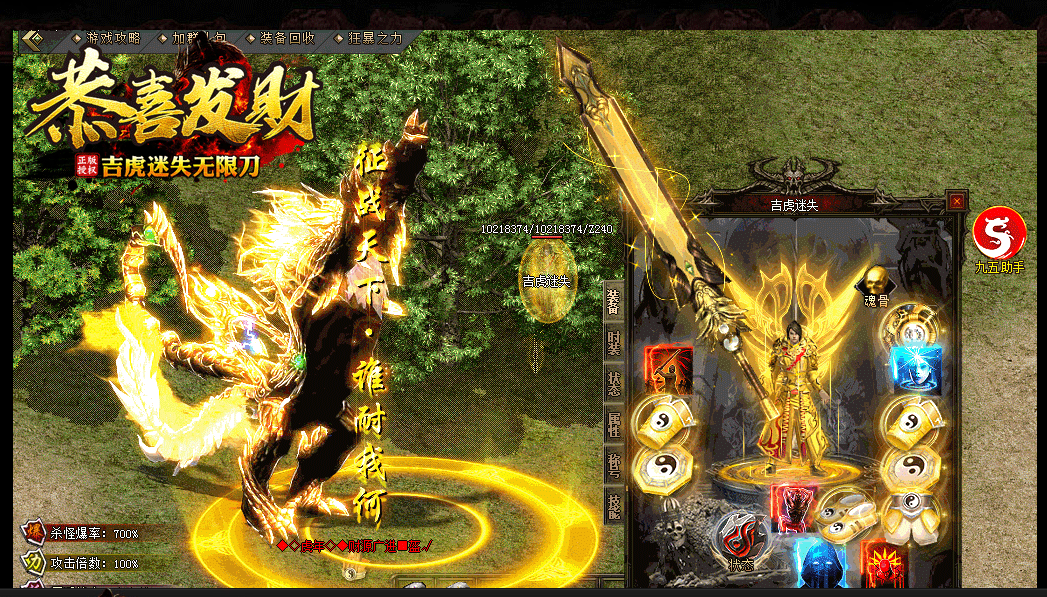The image size is (1047, 597).
Task: Switch to the 装备 equipment tab
Action: coord(614,302)
